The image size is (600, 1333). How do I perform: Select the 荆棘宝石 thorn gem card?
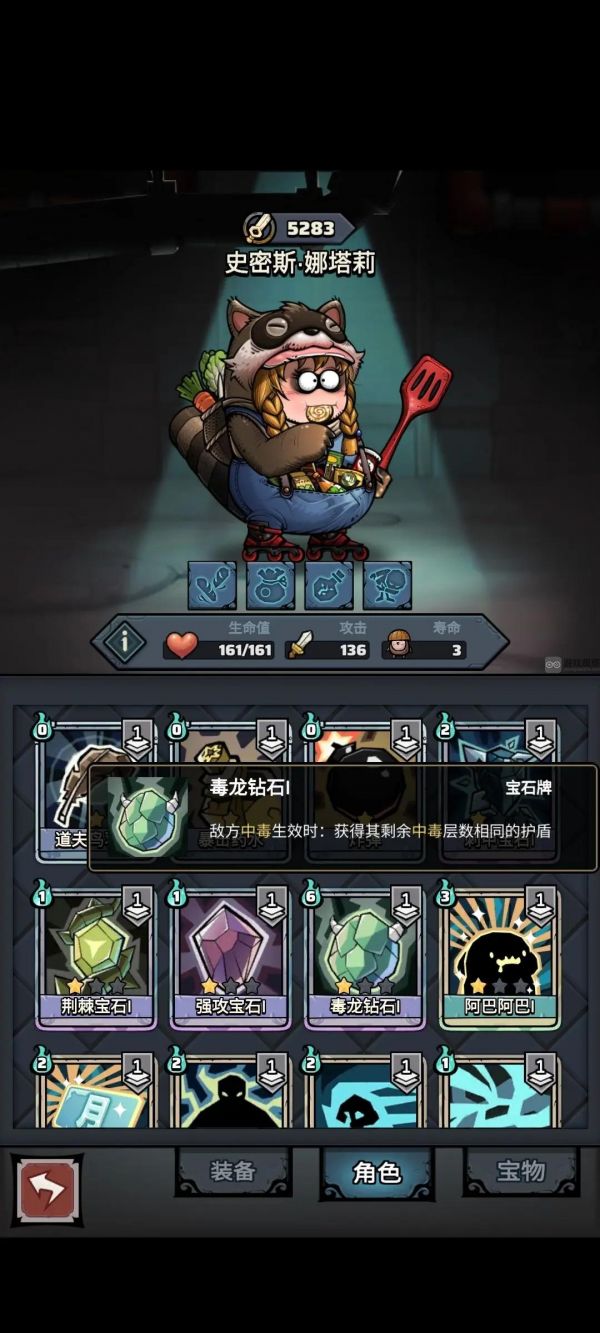(95, 958)
